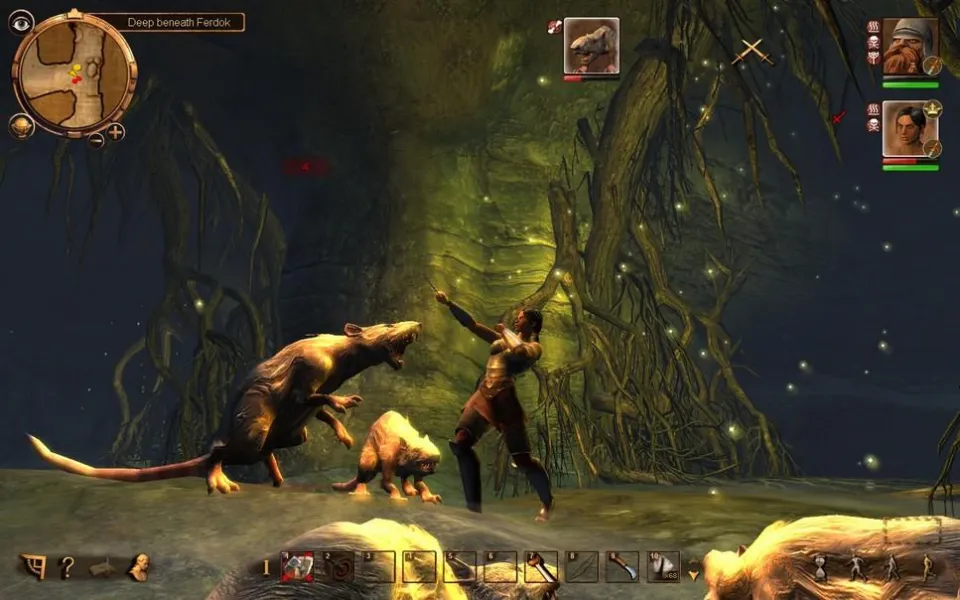Viewport: 960px width, 600px height.
Task: Click the character head icon at bottom left
Action: 138,567
